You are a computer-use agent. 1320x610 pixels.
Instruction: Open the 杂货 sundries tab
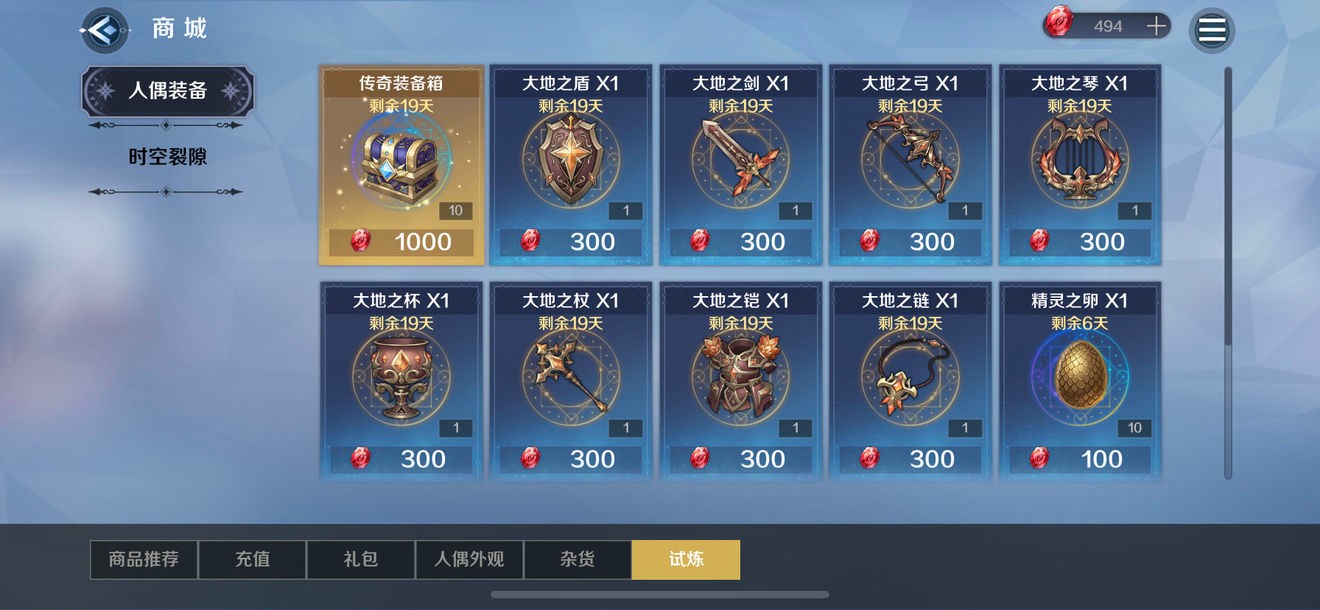pyautogui.click(x=577, y=560)
